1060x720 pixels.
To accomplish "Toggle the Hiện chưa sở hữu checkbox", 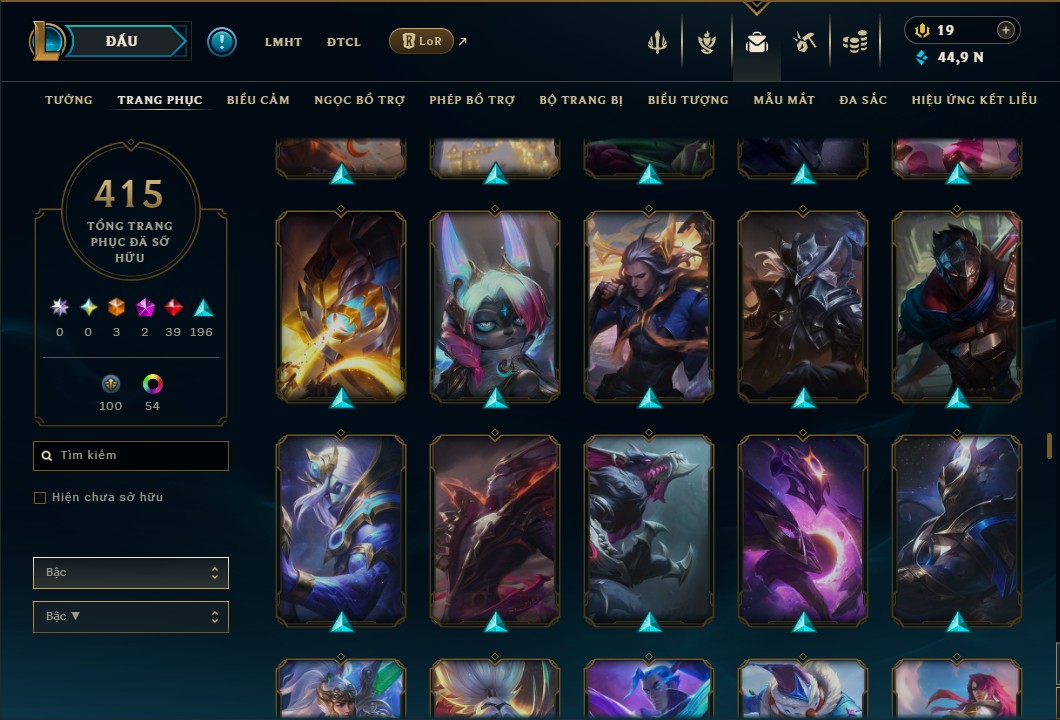I will pos(40,498).
